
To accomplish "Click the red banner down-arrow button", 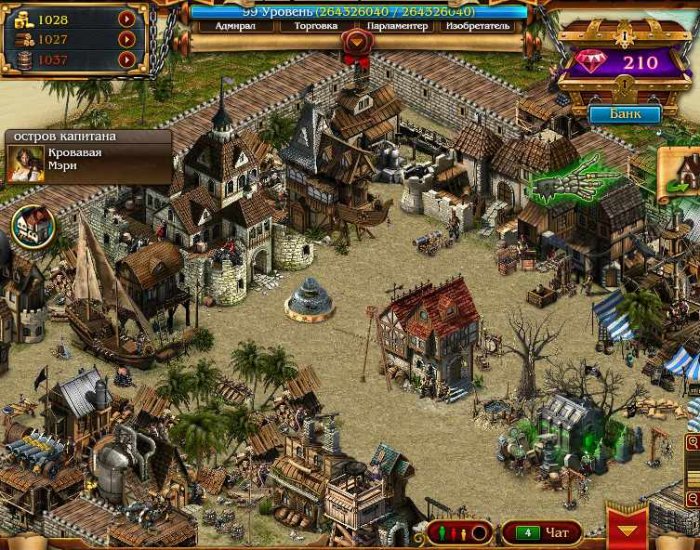I will click(627, 528).
